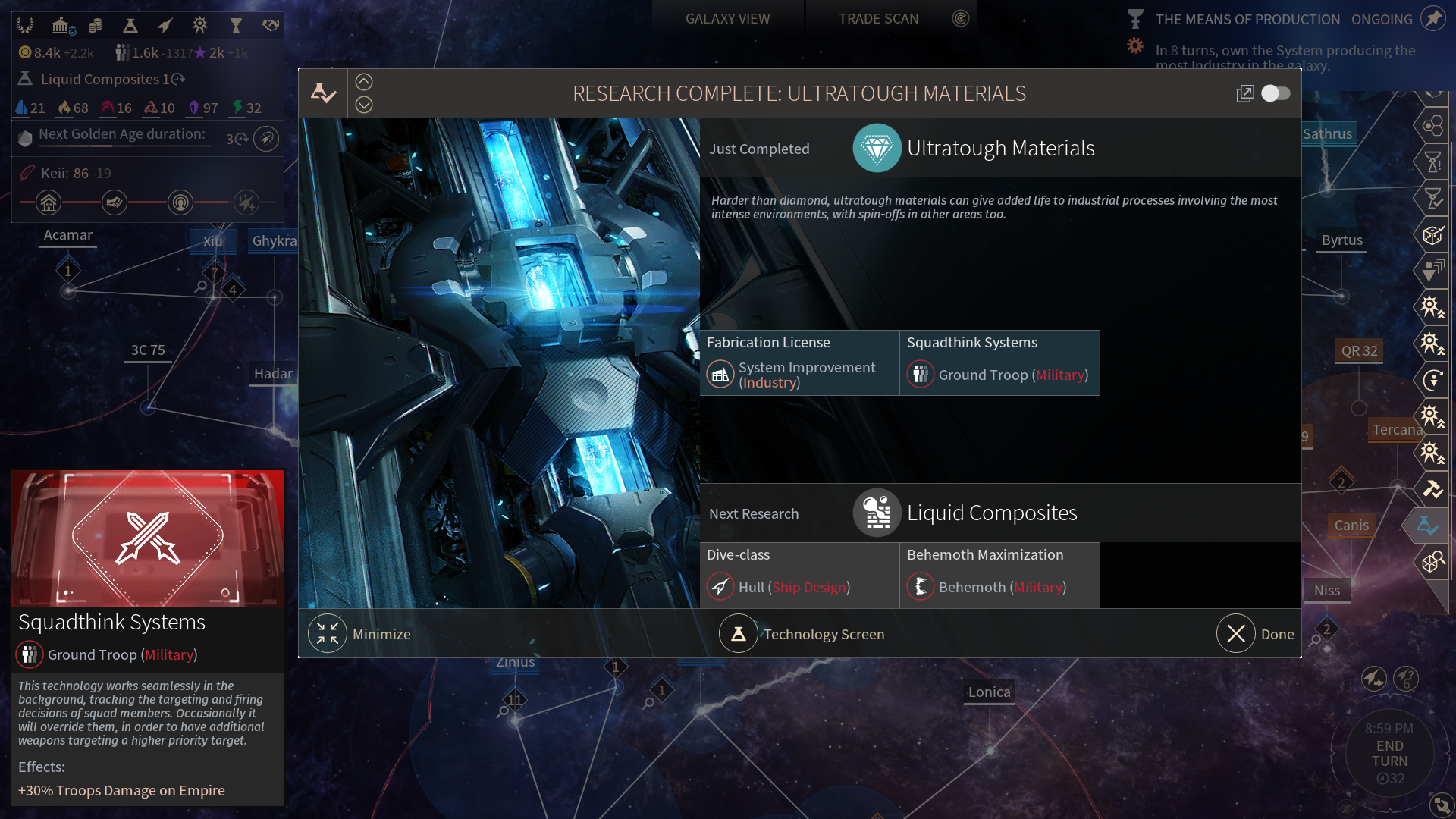This screenshot has width=1456, height=819.
Task: Close the research popup with Done
Action: [x=1236, y=634]
